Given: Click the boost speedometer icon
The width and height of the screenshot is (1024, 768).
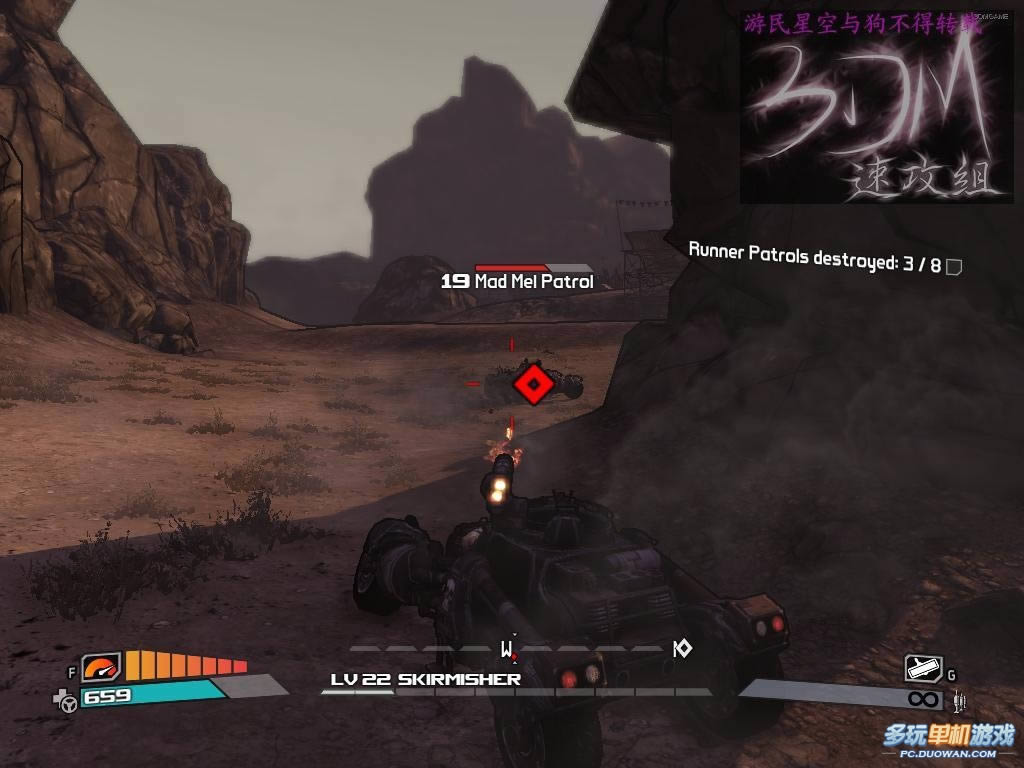Looking at the screenshot, I should pyautogui.click(x=101, y=666).
